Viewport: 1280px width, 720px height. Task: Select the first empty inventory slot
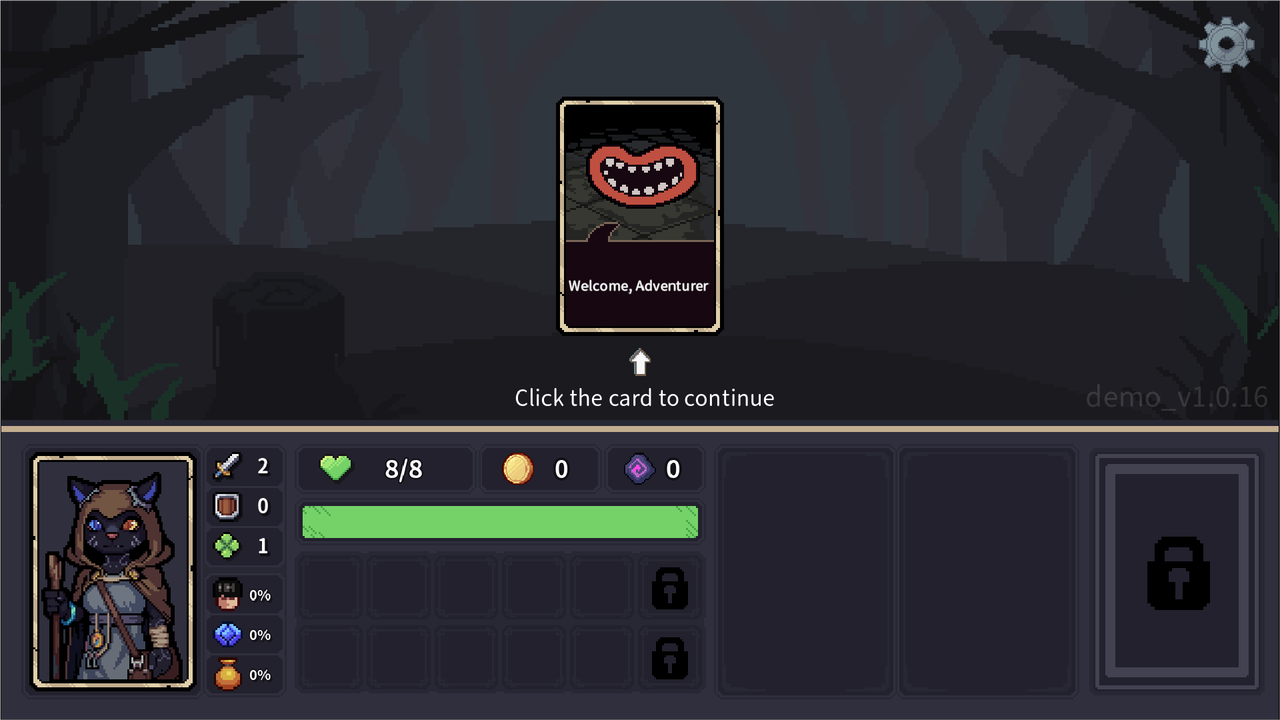pyautogui.click(x=330, y=589)
